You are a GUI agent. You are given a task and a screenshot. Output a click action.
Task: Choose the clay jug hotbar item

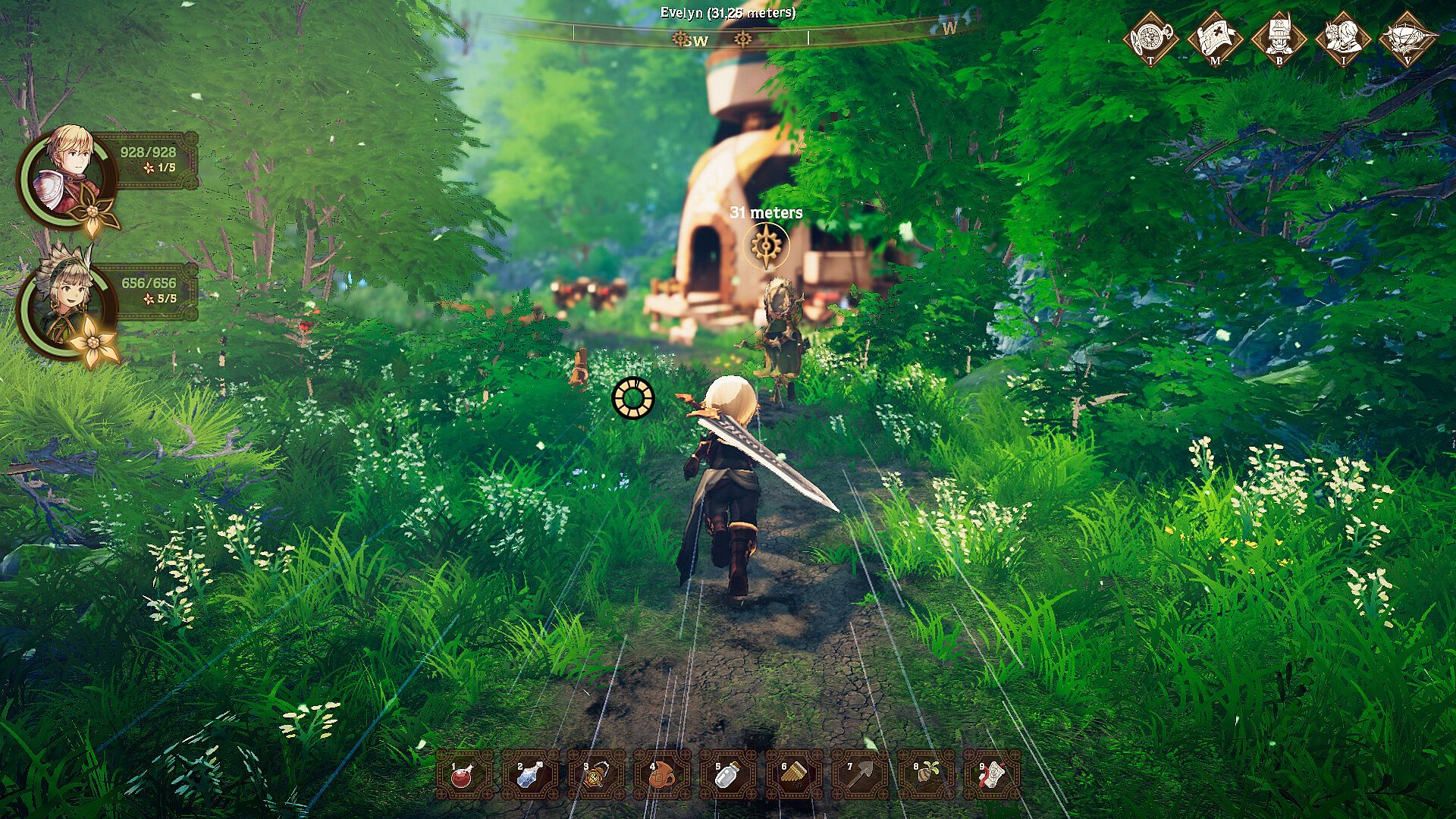click(x=661, y=775)
